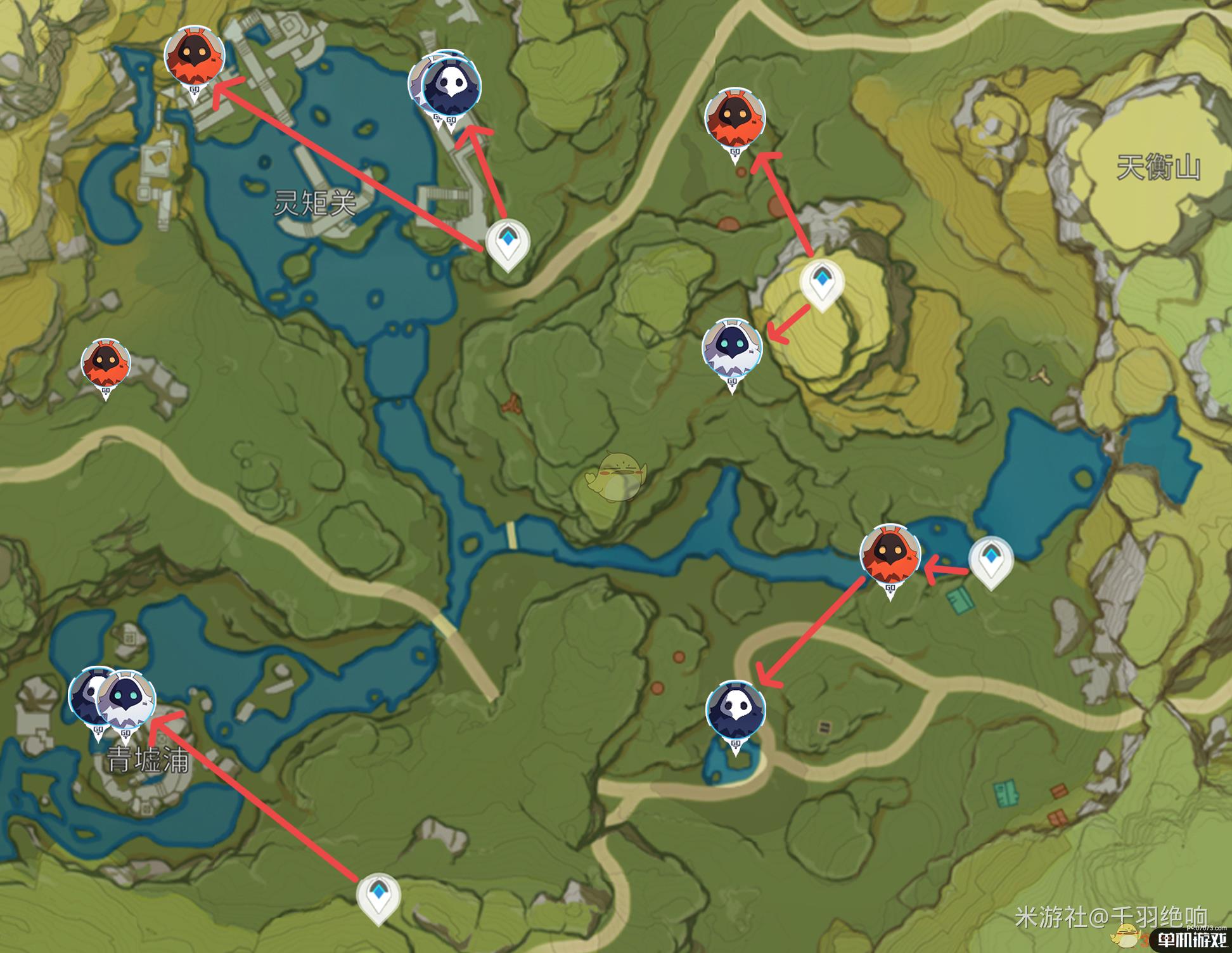
Task: Select the front Hydro Abyss Mage marker at 灵矩关
Action: [451, 86]
